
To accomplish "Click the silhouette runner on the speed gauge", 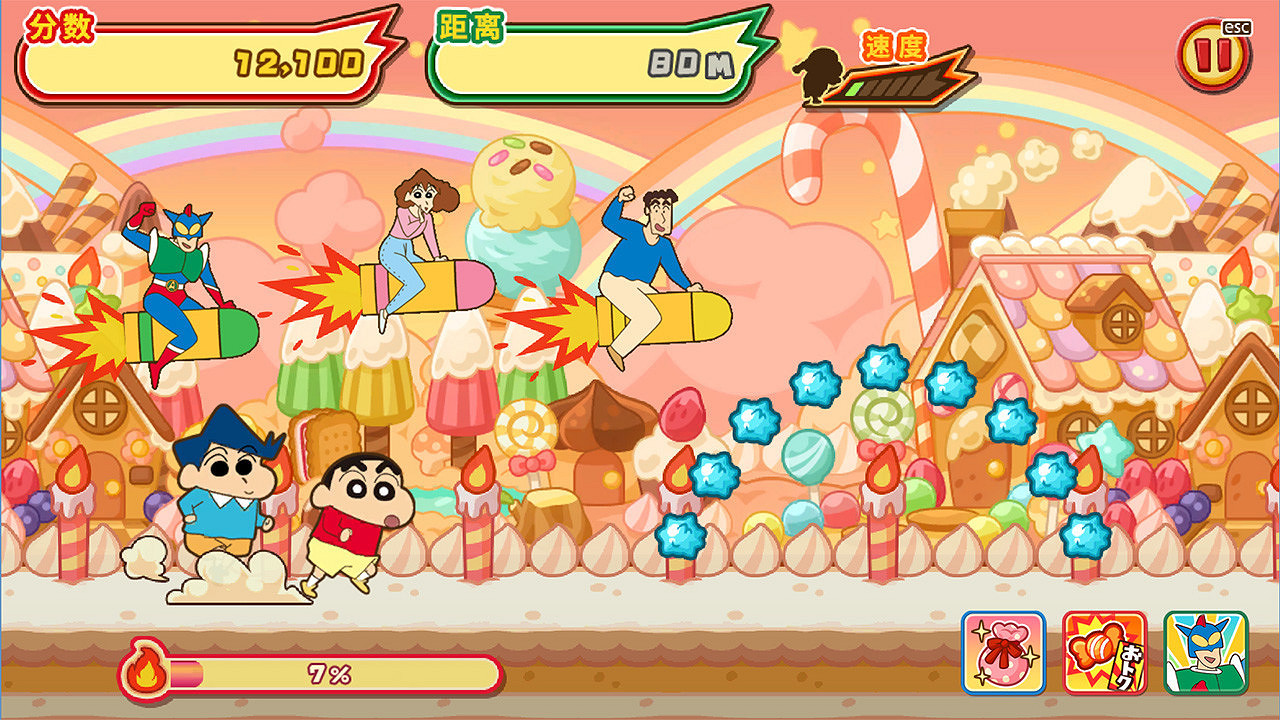I will click(x=820, y=75).
